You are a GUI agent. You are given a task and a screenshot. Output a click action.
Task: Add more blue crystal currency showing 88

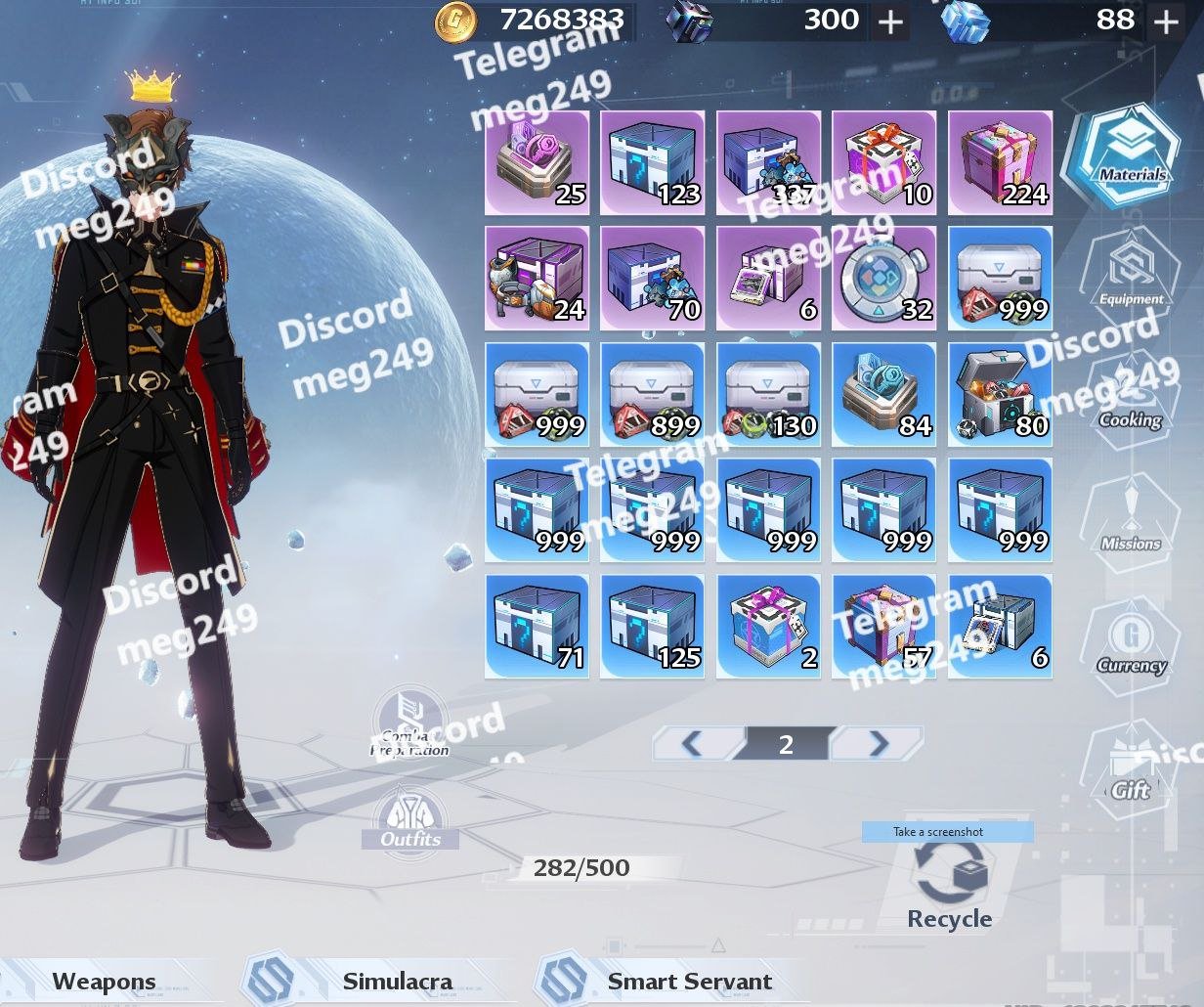1166,22
